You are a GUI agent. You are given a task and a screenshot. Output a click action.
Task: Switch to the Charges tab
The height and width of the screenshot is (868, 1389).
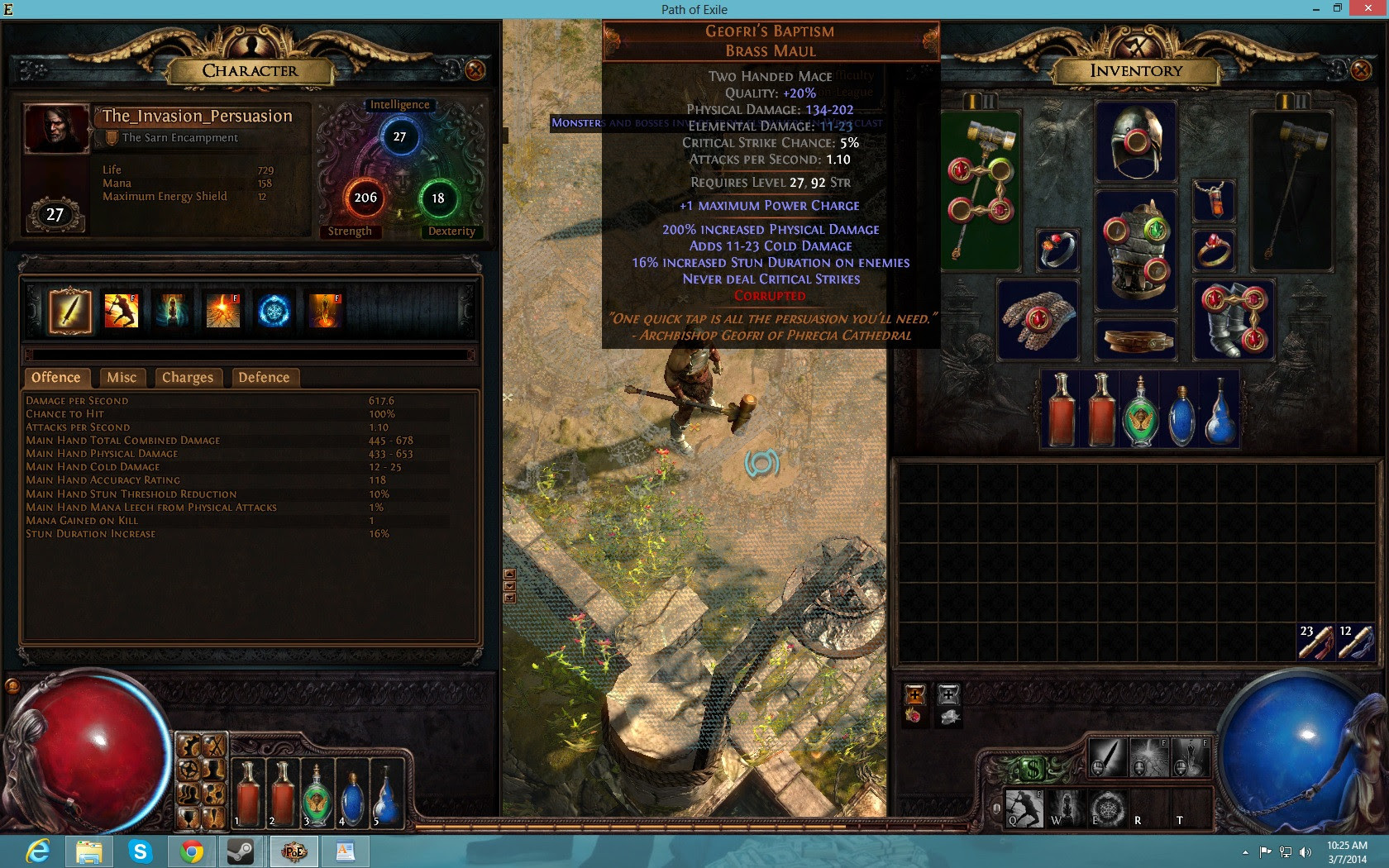point(189,378)
